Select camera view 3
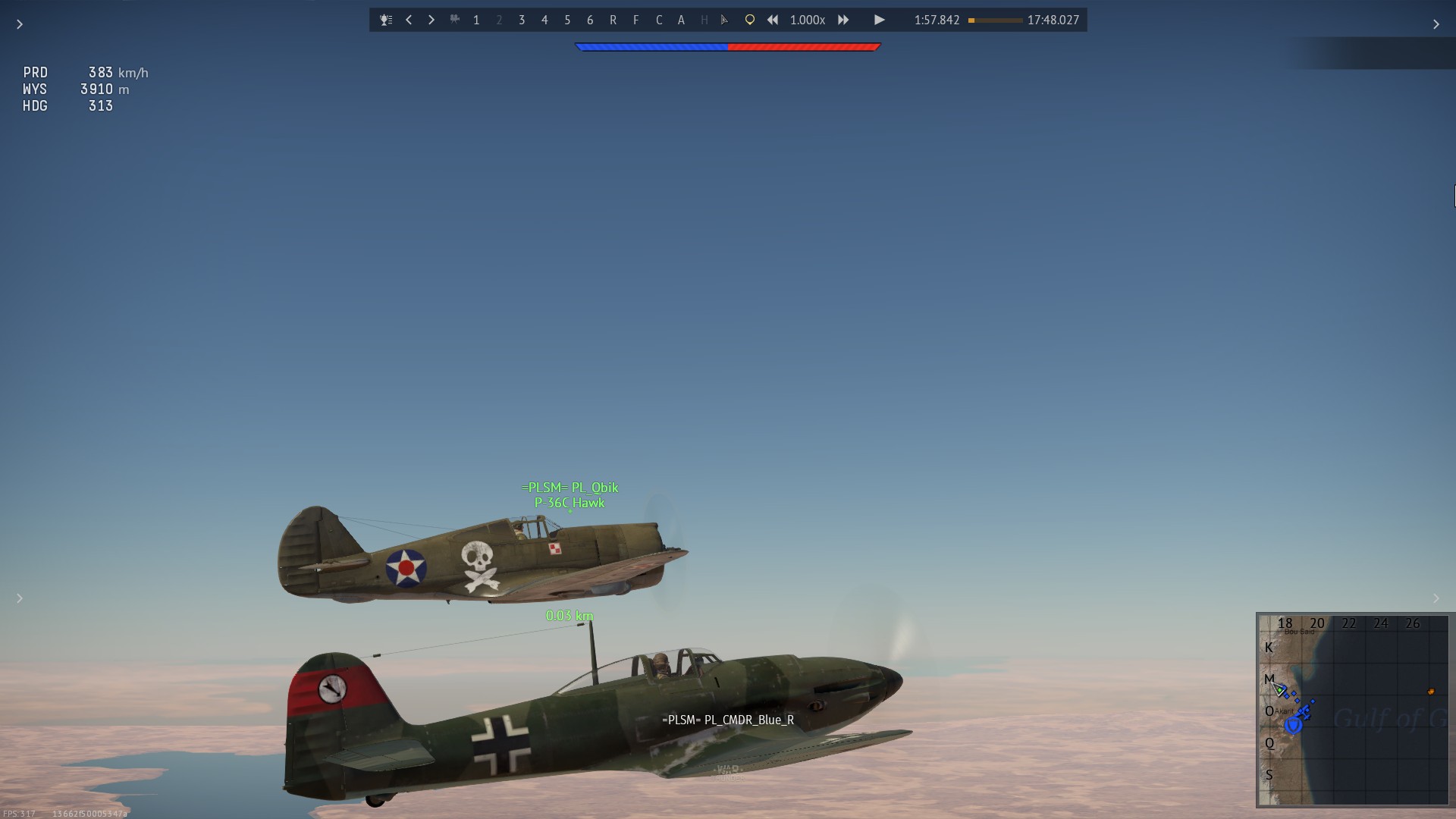 (522, 20)
